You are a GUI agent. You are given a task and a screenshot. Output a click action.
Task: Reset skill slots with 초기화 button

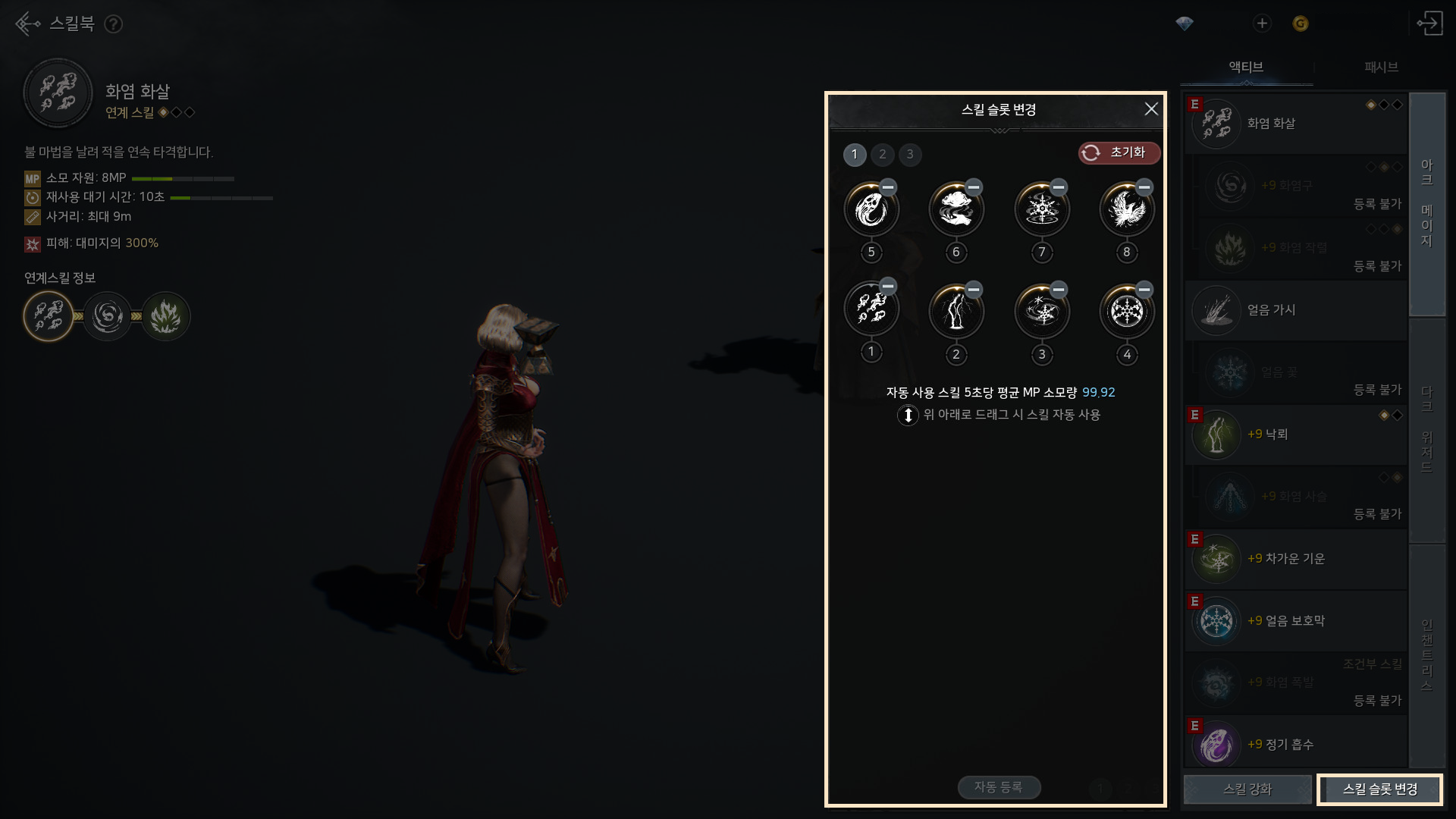(x=1119, y=152)
